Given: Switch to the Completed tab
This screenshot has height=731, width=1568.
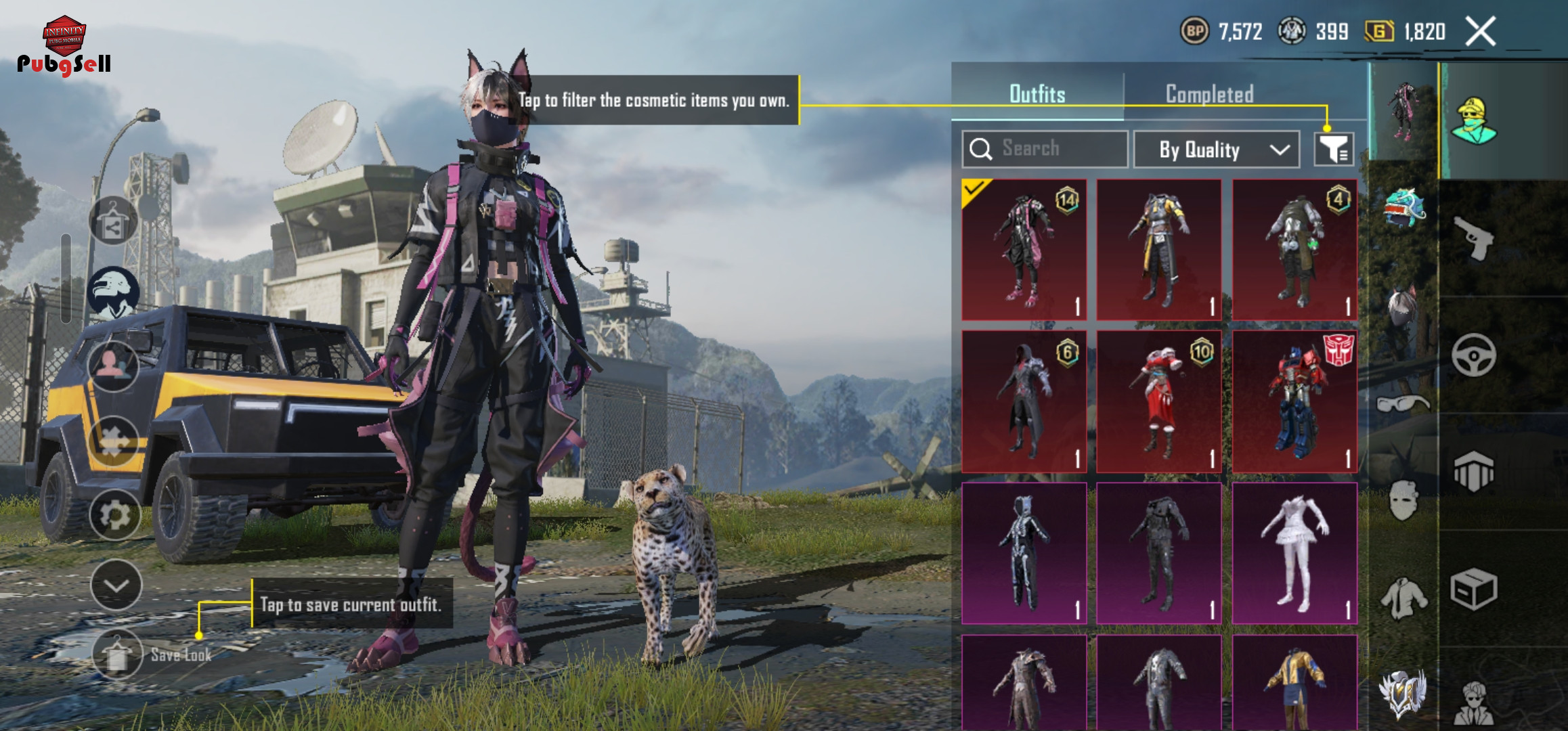Looking at the screenshot, I should [1209, 94].
